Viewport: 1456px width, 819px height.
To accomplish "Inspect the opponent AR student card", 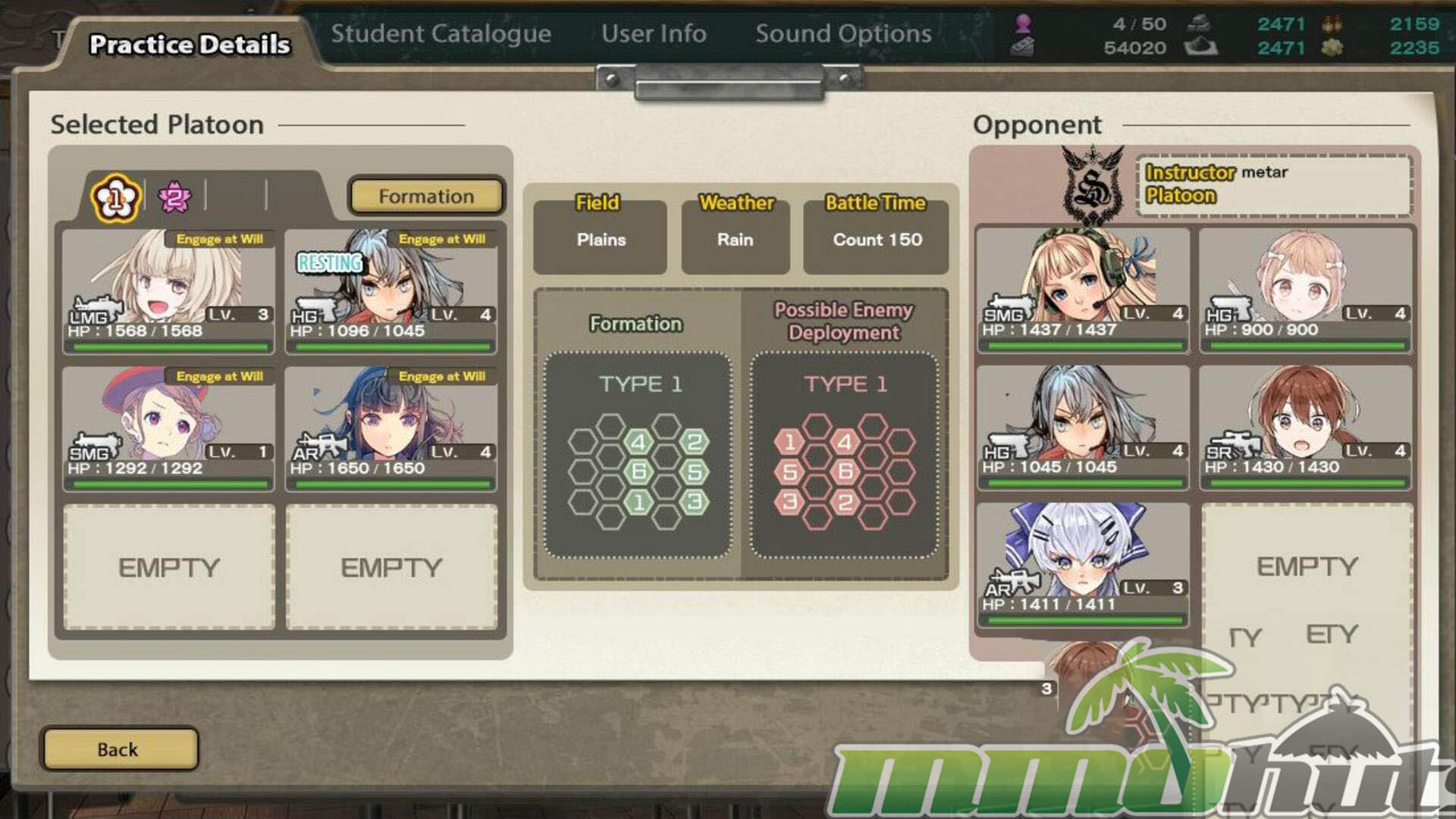I will 1082,565.
